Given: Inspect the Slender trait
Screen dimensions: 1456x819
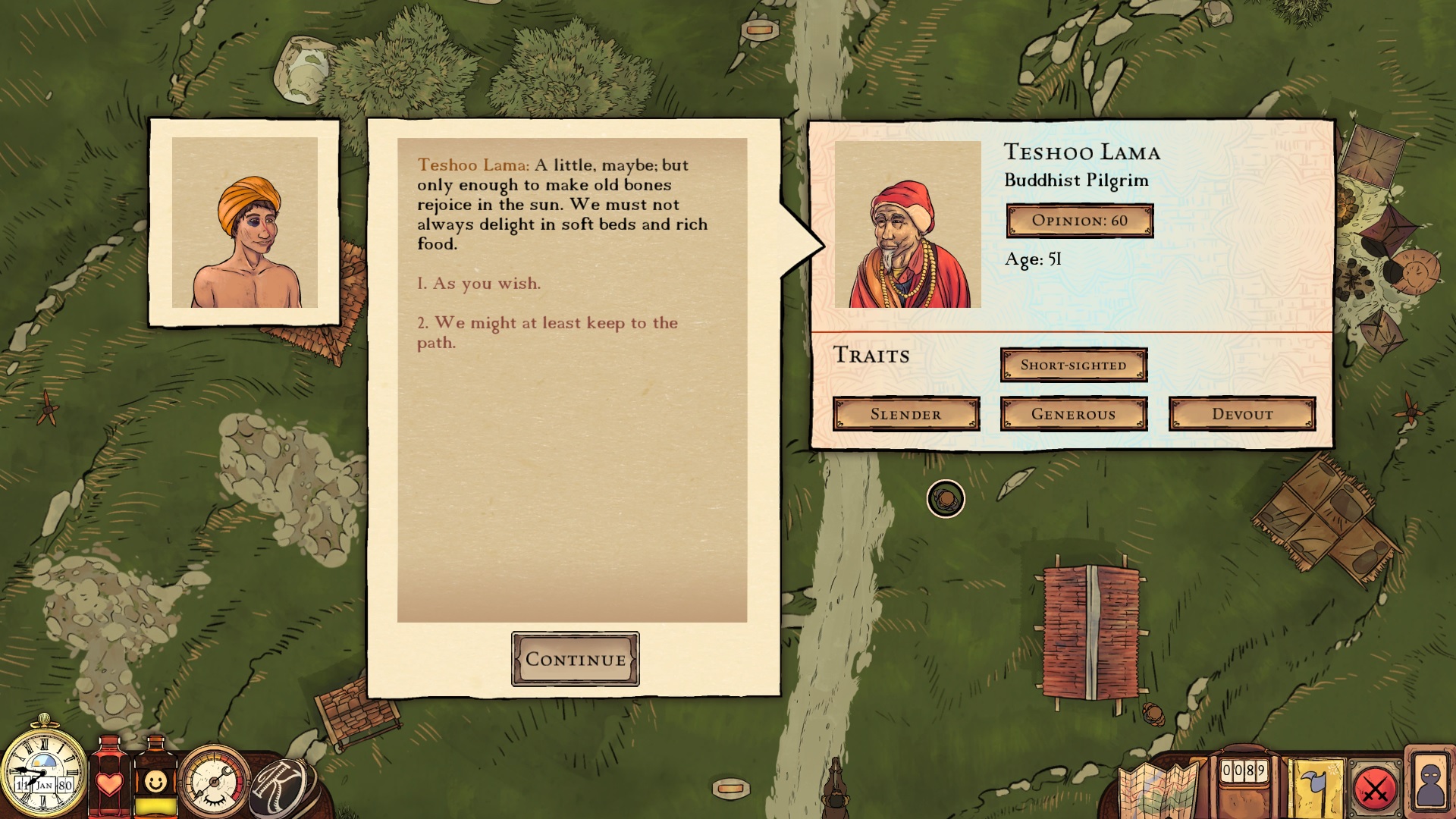Looking at the screenshot, I should (x=905, y=414).
